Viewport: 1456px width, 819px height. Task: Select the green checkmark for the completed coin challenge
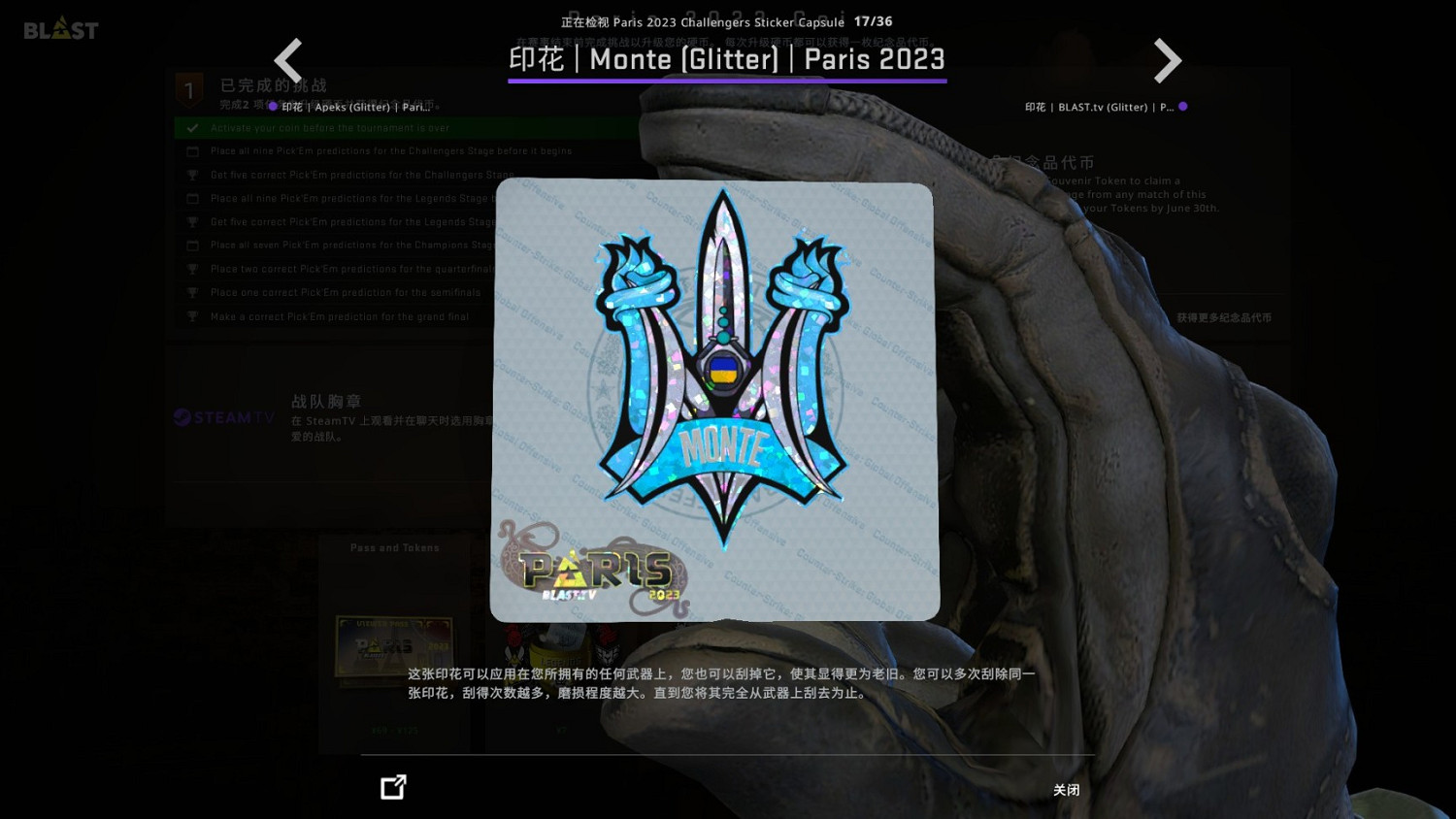(191, 127)
